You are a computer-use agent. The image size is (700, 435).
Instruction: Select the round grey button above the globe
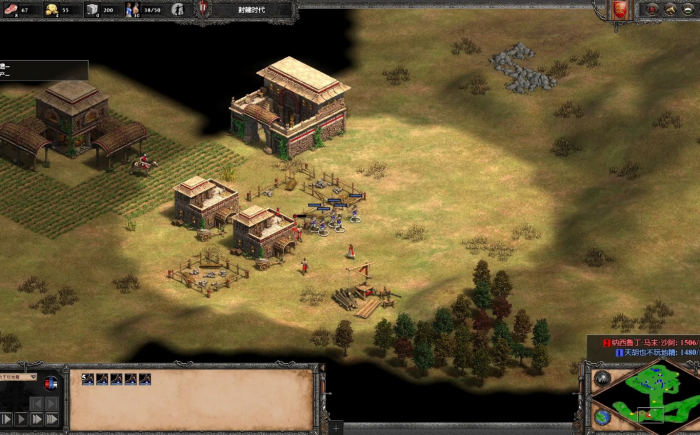click(x=602, y=380)
